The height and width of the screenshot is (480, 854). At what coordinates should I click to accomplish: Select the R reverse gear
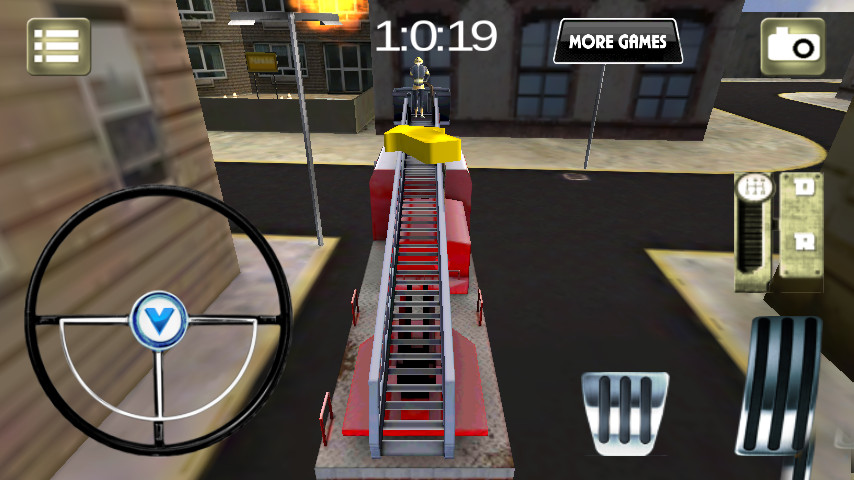click(x=802, y=241)
